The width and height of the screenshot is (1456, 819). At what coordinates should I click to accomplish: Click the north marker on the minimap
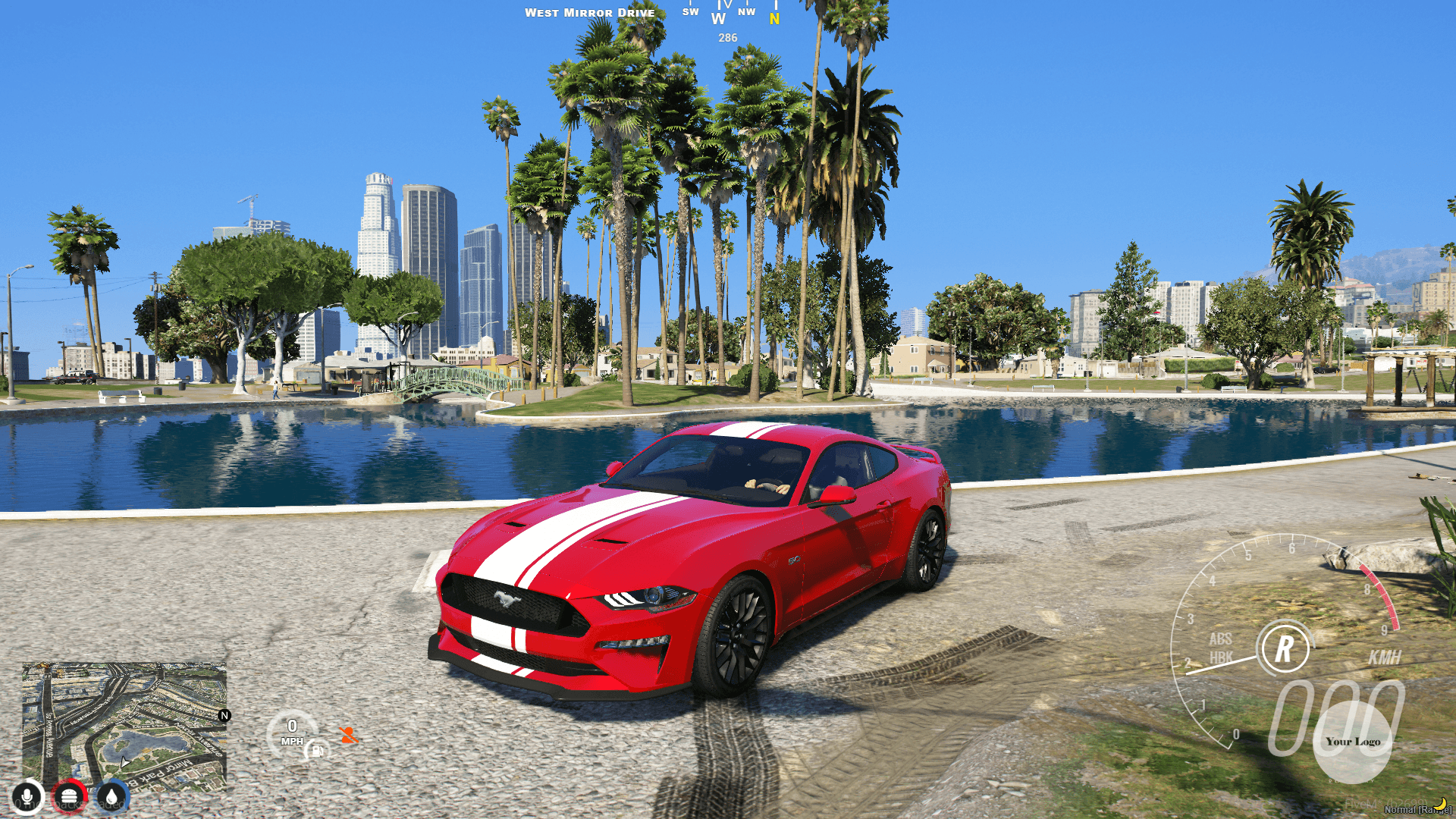tap(224, 716)
